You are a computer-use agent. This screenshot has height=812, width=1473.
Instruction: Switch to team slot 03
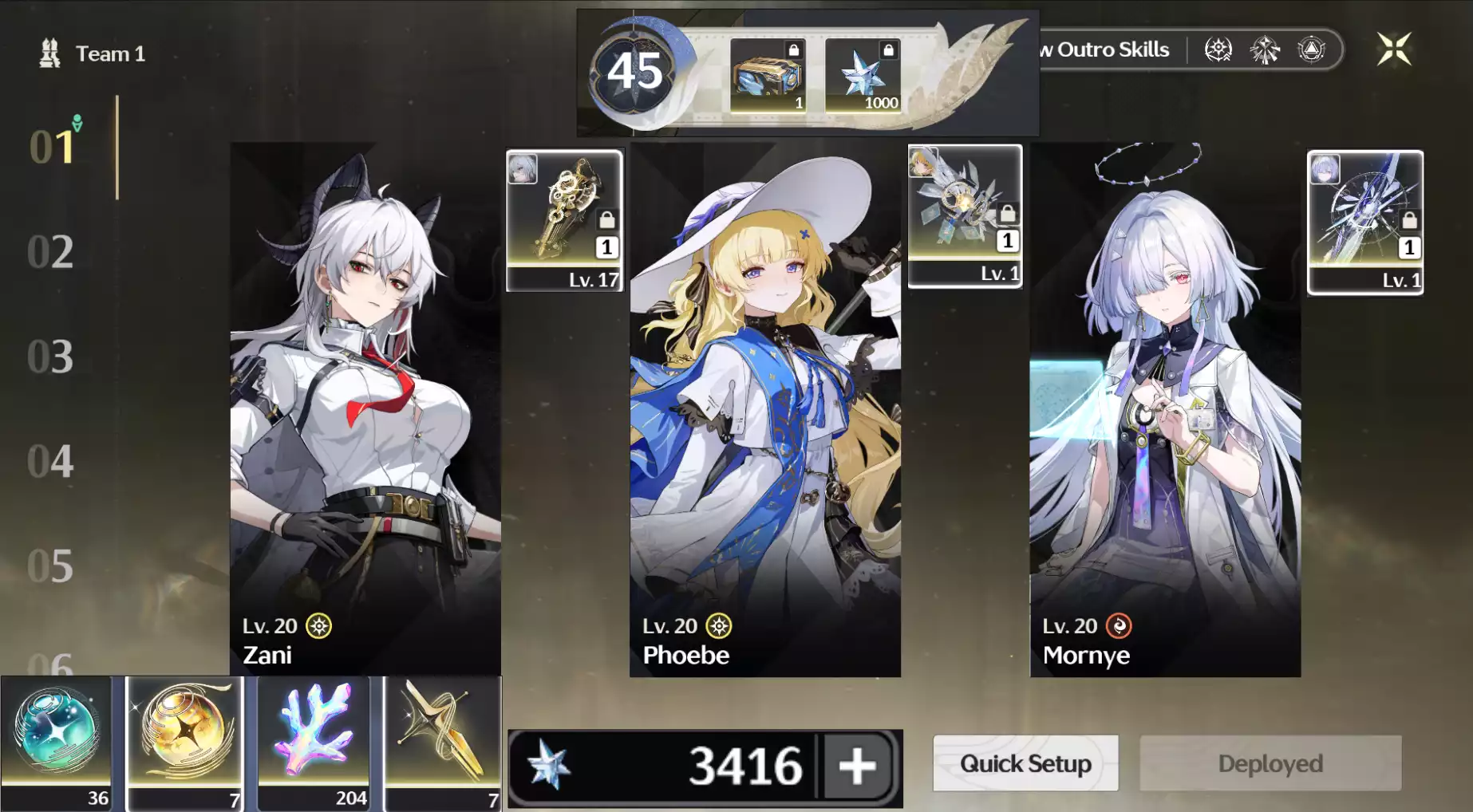50,357
